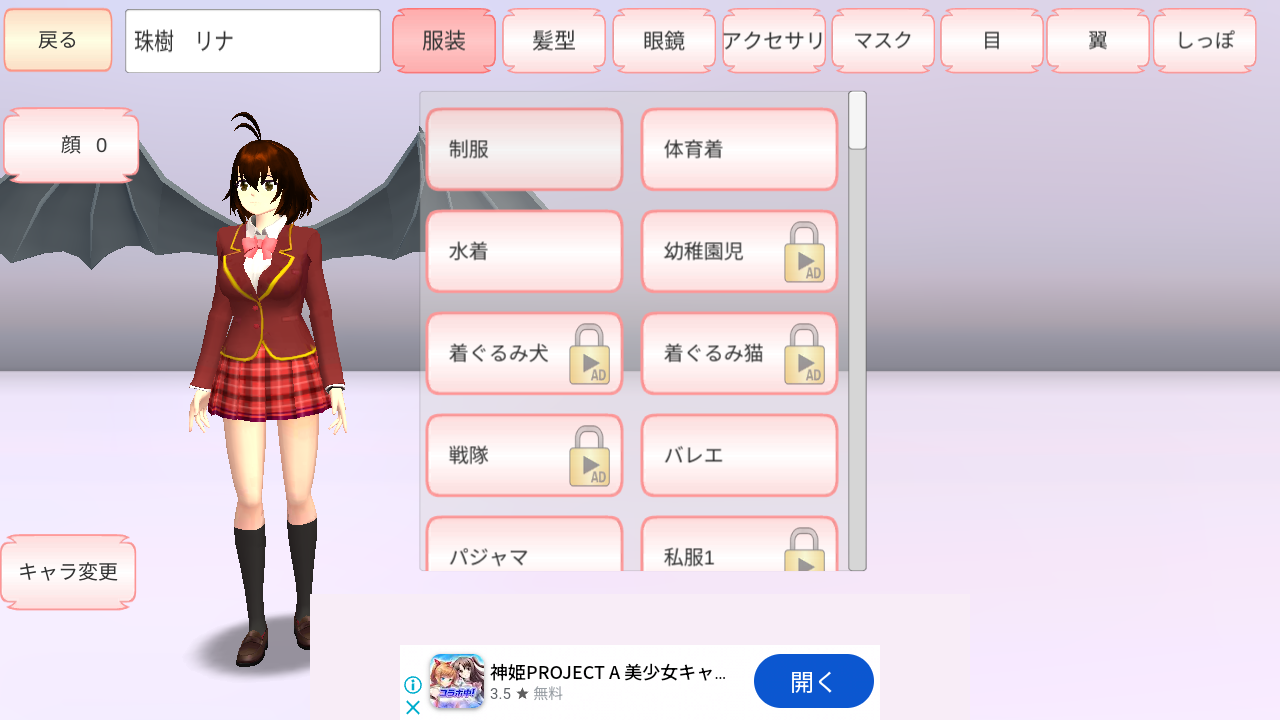This screenshot has width=1280, height=720.
Task: Select the しっぽ tab
Action: click(x=1204, y=40)
